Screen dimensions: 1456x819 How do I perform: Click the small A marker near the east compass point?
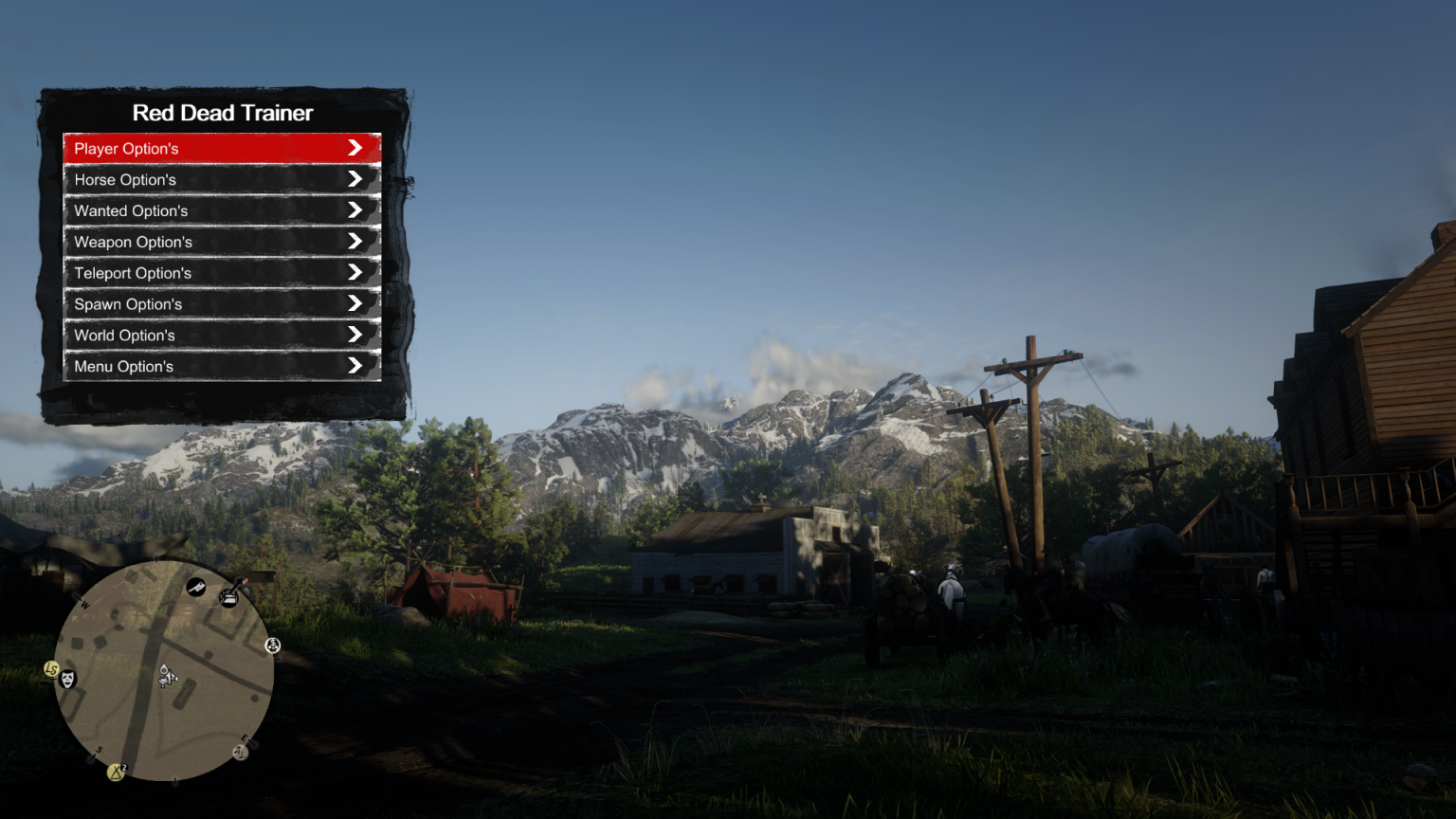coord(240,753)
